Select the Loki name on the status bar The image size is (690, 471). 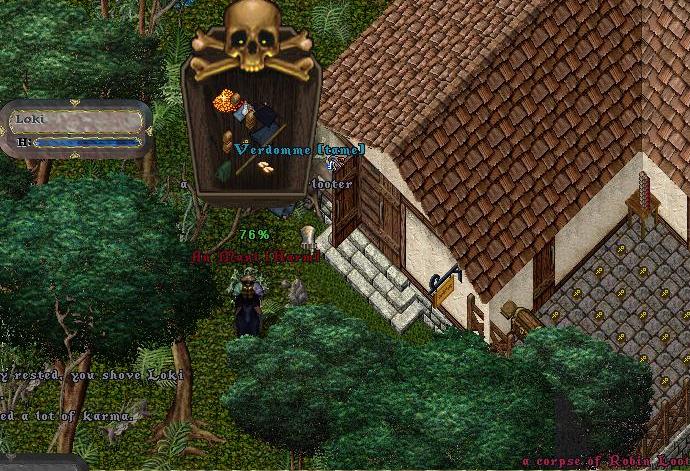tap(24, 119)
